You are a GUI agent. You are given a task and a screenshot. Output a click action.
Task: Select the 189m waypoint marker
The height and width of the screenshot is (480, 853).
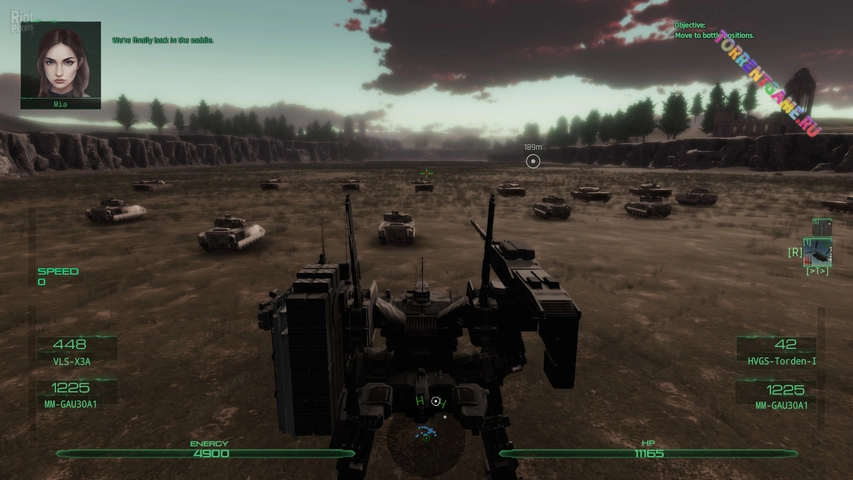pos(533,161)
